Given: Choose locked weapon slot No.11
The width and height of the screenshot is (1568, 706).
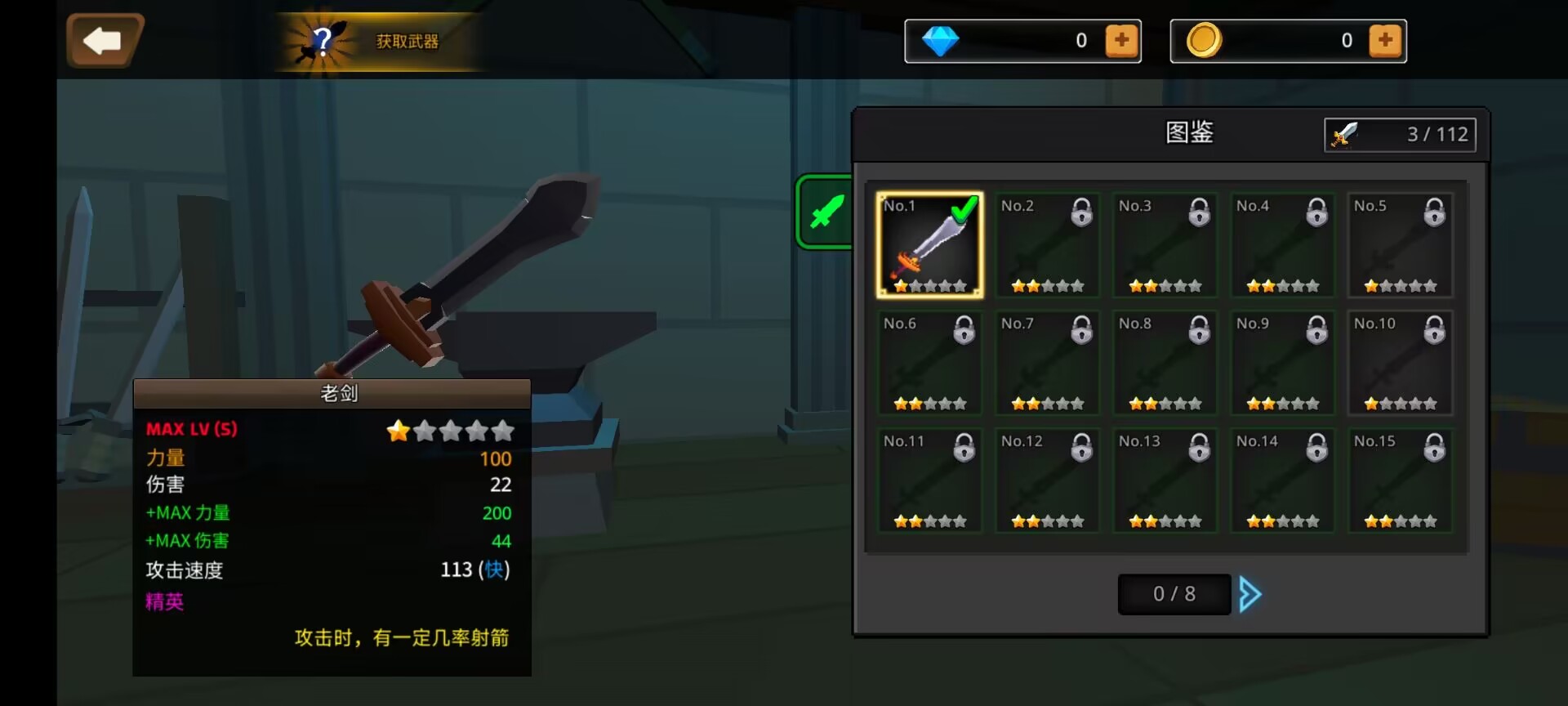Looking at the screenshot, I should (x=929, y=480).
